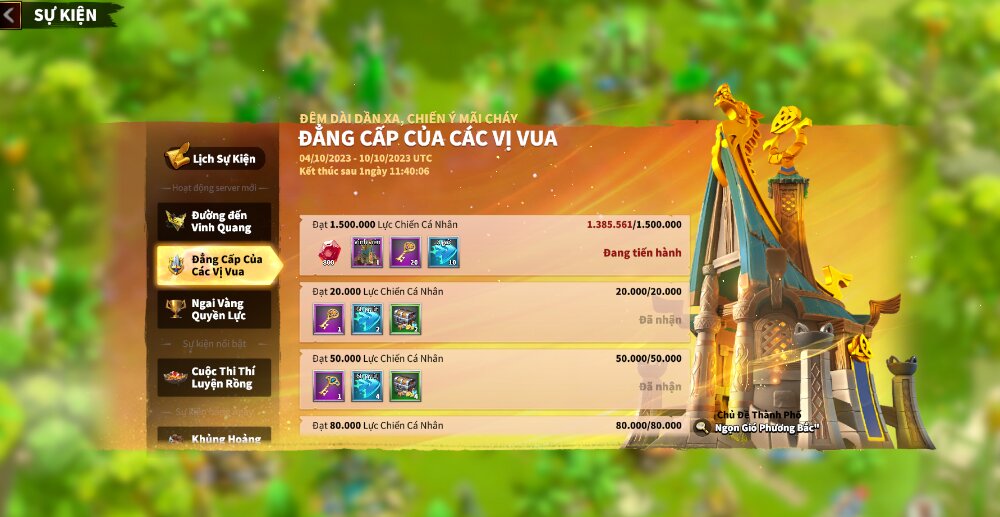Tap the blue speedup reward with quantity 10
Image resolution: width=1000 pixels, height=517 pixels.
pyautogui.click(x=443, y=253)
